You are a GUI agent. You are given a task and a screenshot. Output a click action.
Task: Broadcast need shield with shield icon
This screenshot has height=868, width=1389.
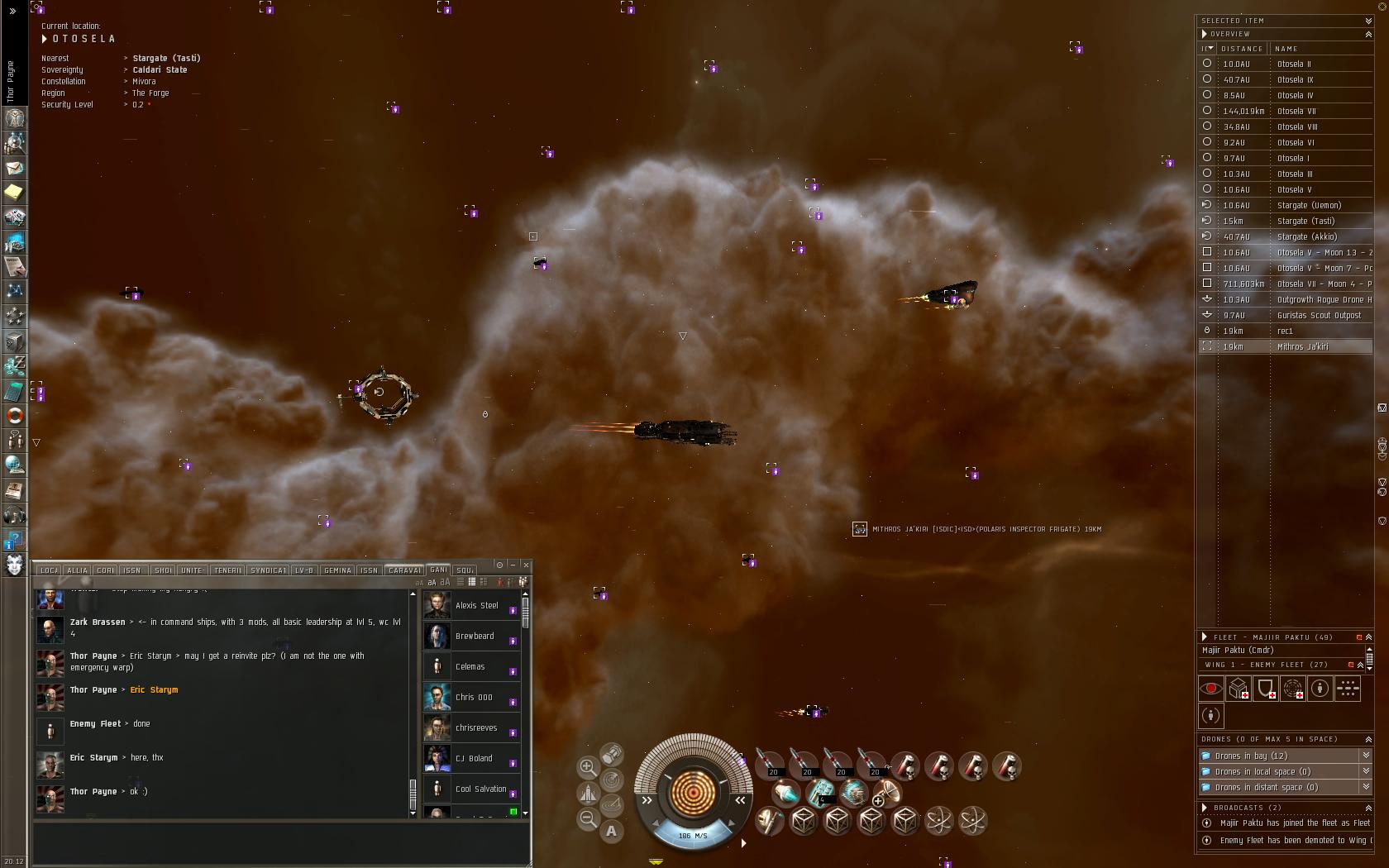pos(1266,688)
